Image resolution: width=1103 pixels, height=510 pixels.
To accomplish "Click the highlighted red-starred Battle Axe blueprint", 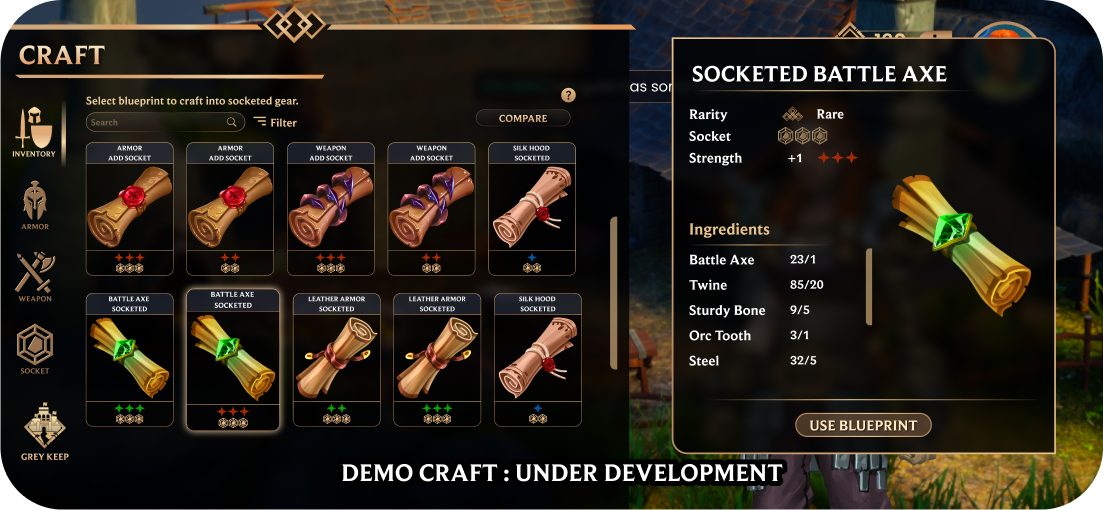I will (x=232, y=359).
